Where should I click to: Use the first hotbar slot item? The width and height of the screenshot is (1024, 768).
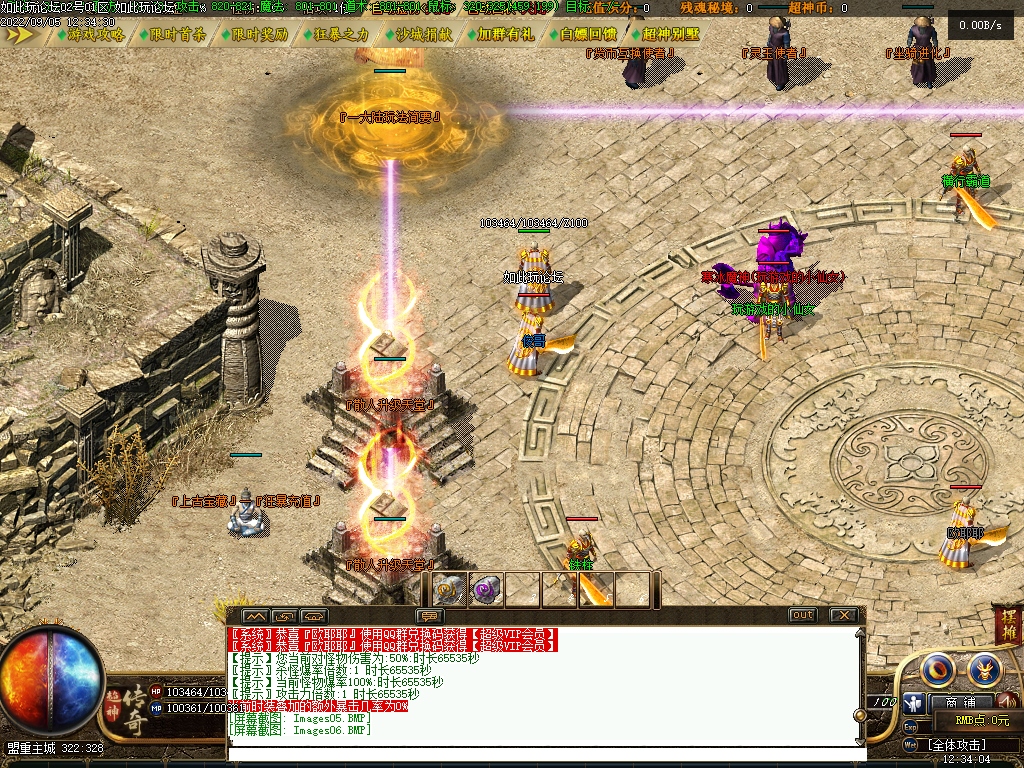pyautogui.click(x=450, y=590)
